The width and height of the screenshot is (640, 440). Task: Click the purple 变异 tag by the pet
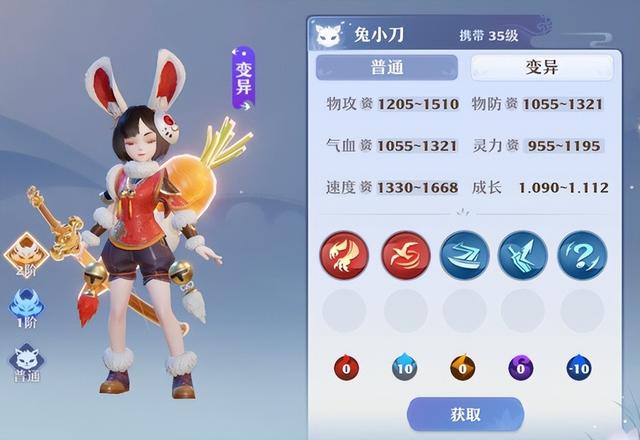pyautogui.click(x=243, y=78)
